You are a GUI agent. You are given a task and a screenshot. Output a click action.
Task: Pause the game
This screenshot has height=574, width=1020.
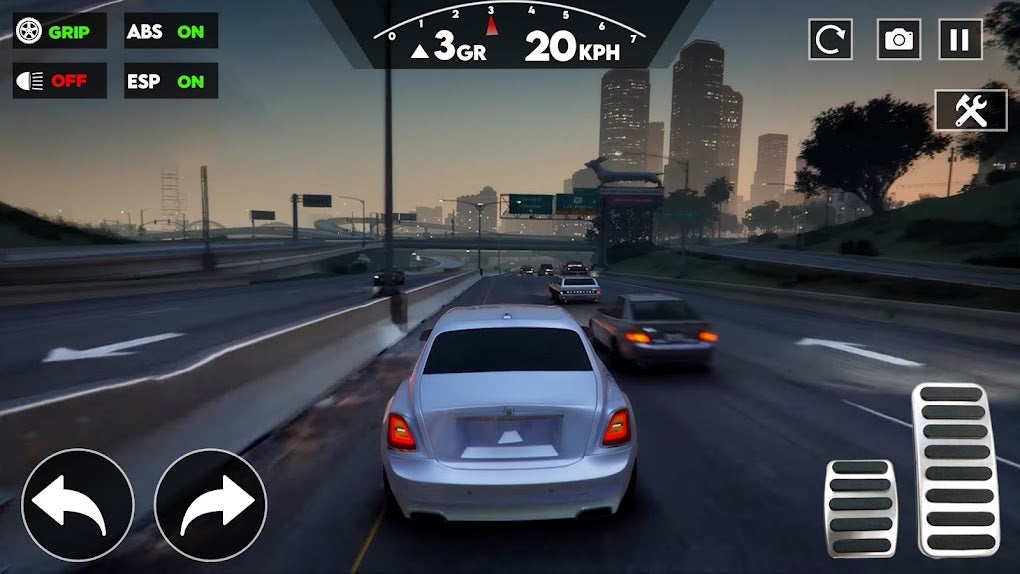click(x=960, y=39)
